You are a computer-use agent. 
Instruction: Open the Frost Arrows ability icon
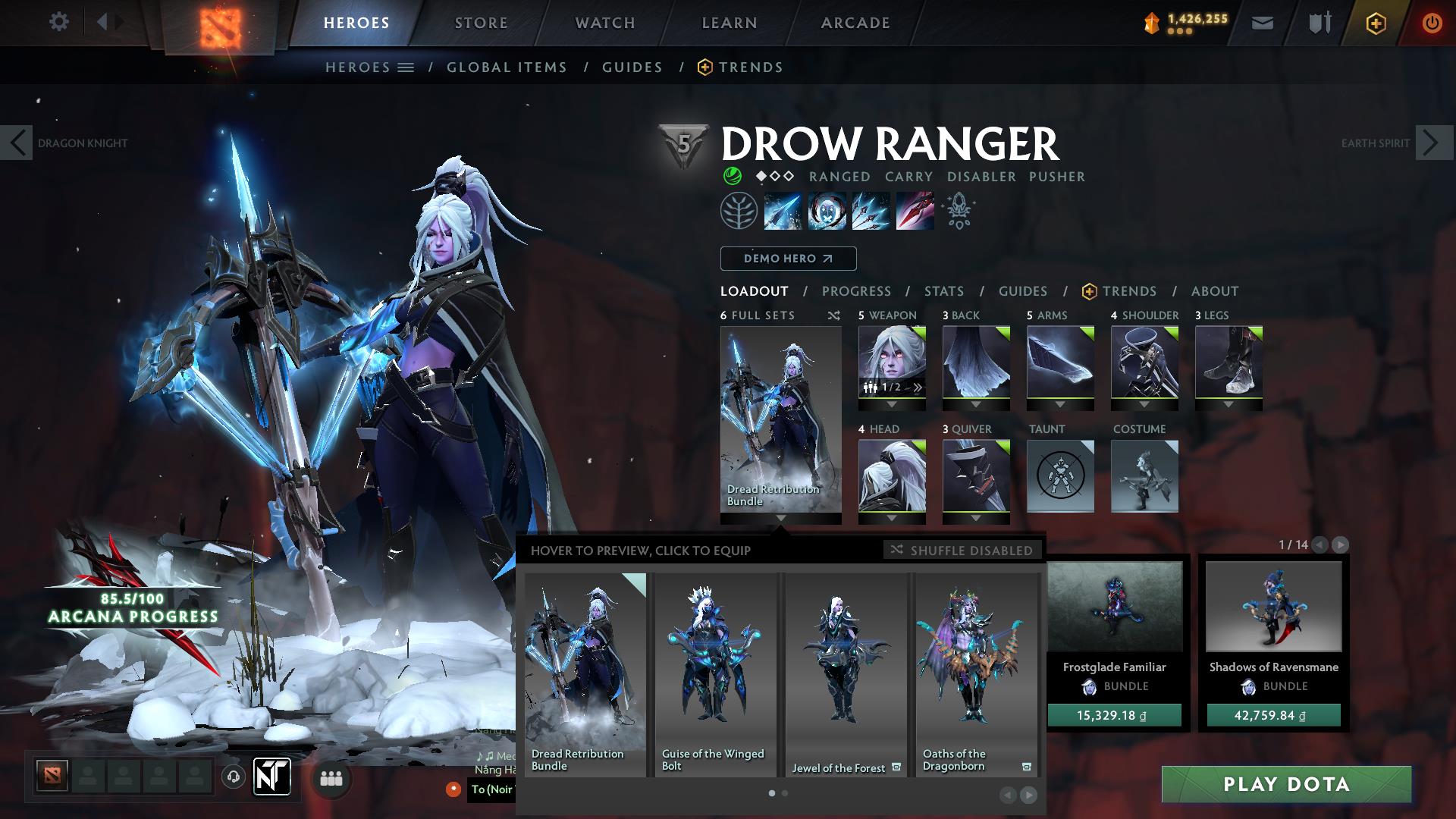(782, 211)
